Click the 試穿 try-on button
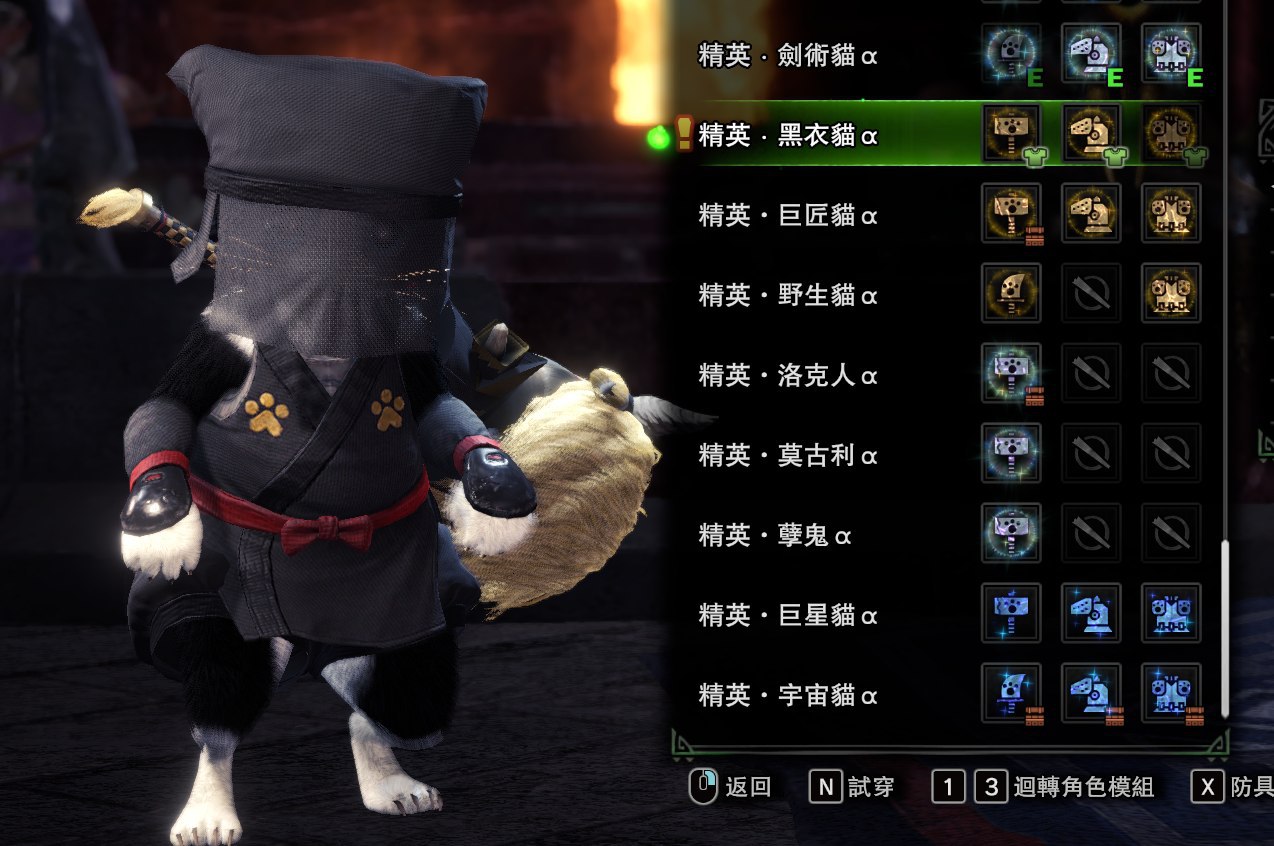Image resolution: width=1274 pixels, height=846 pixels. [851, 787]
